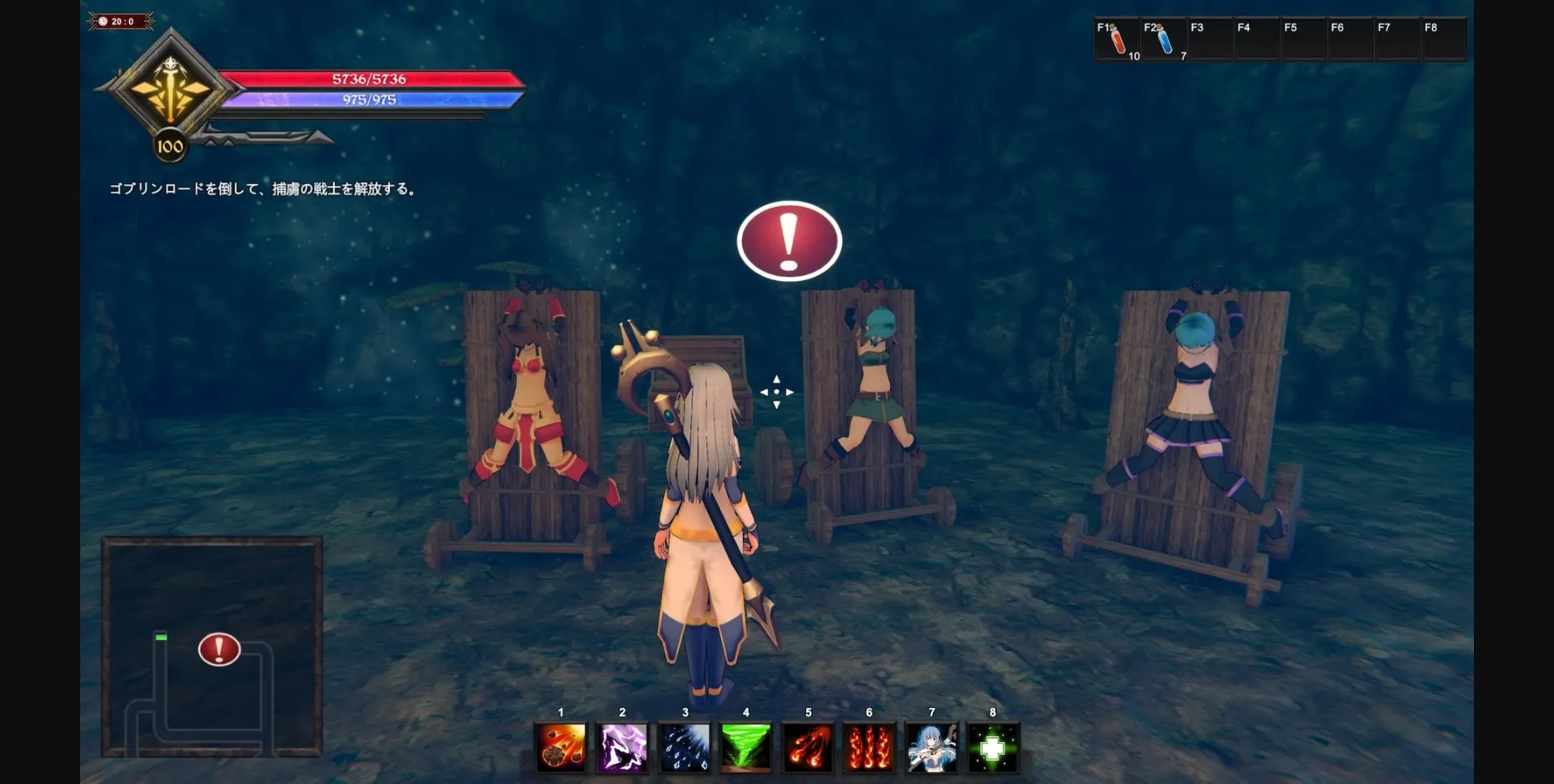Open the empty F3 consumable slot
The width and height of the screenshot is (1554, 784).
click(1210, 38)
